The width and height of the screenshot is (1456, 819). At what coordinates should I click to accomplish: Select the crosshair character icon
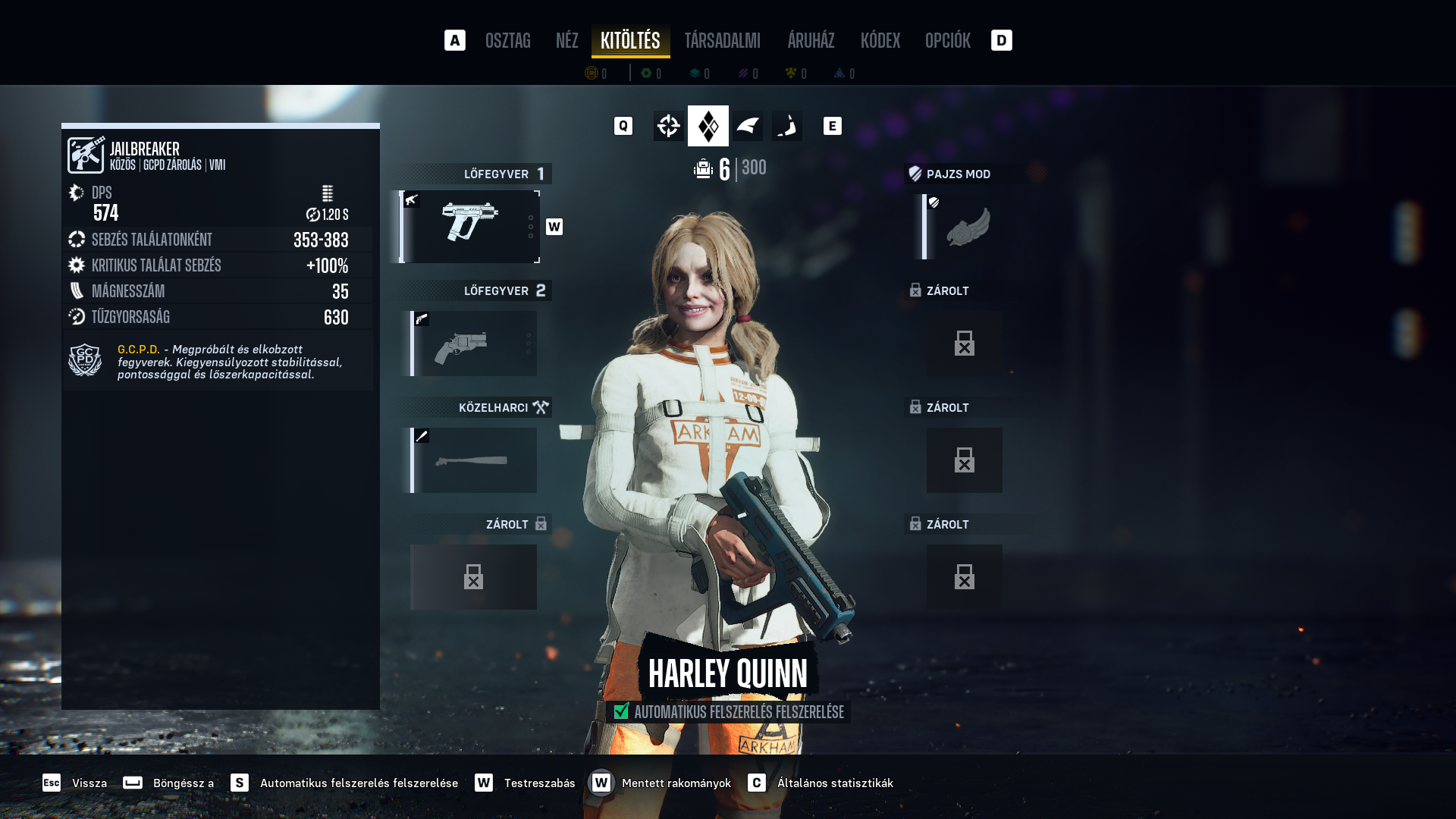pos(668,126)
